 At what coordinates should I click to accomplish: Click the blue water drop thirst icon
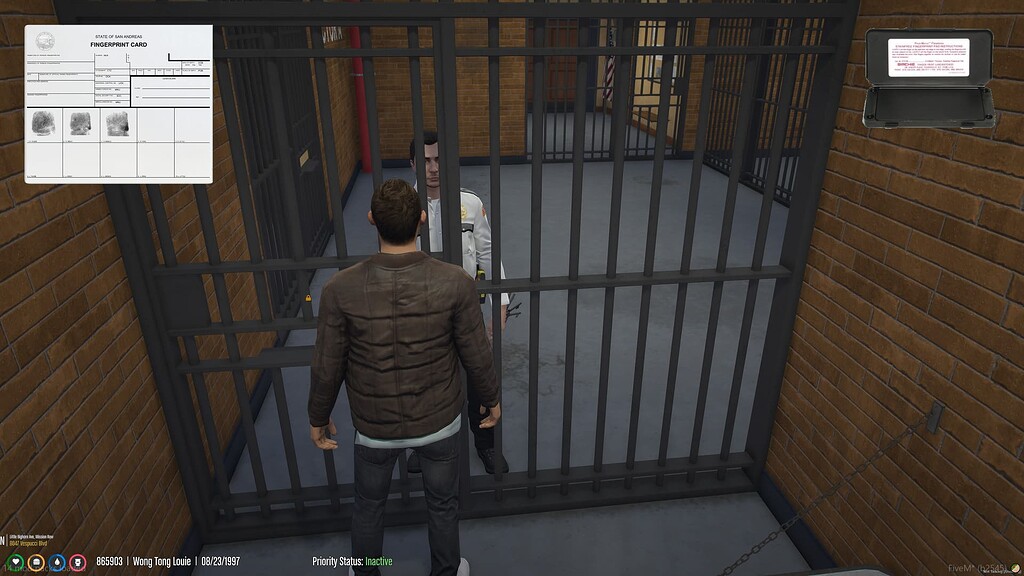[57, 562]
